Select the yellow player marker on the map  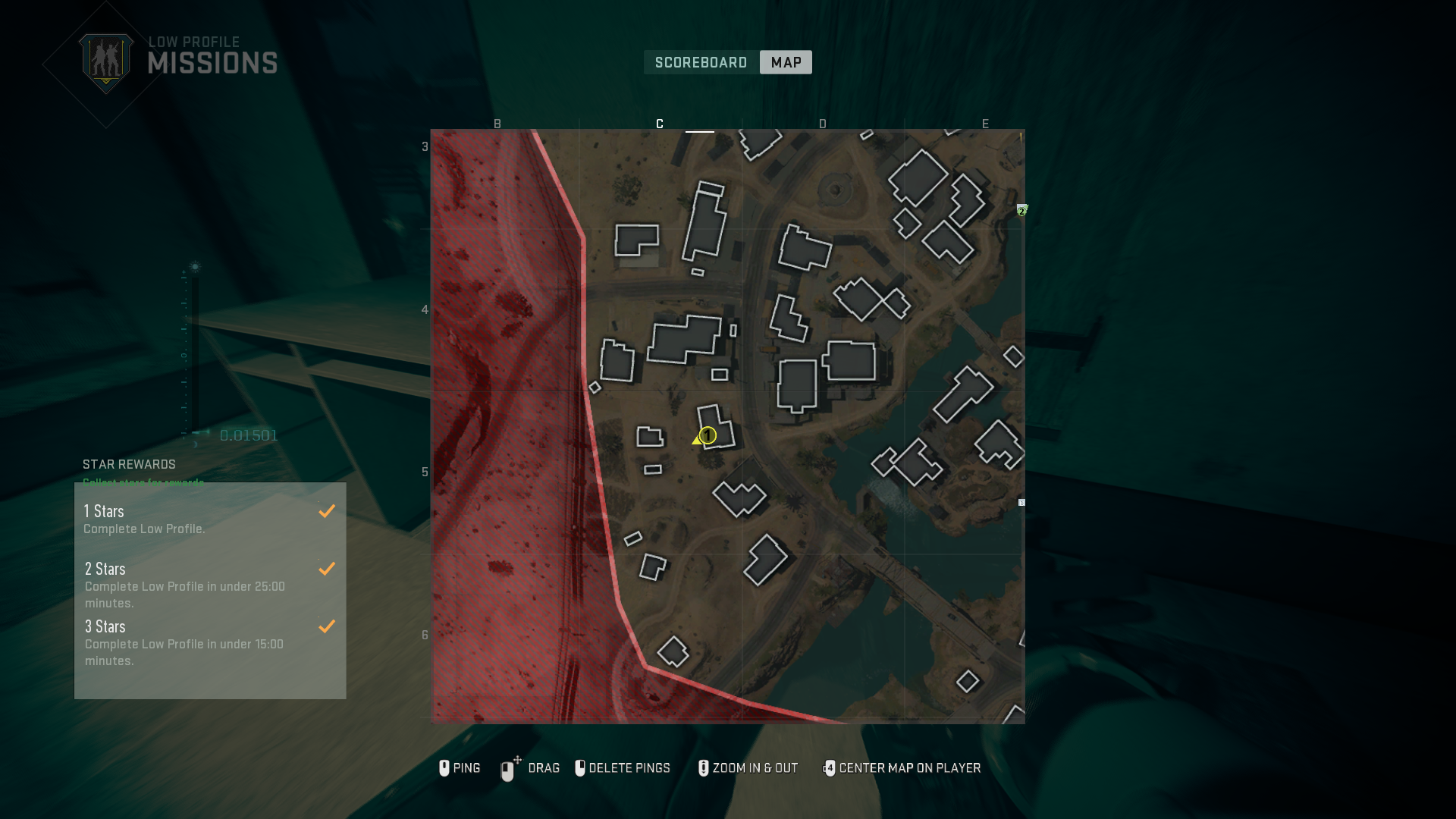[705, 436]
